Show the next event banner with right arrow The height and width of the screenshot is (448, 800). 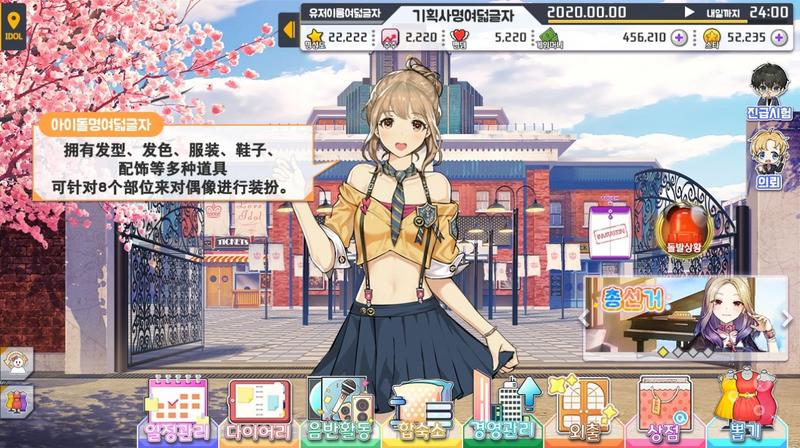click(787, 318)
